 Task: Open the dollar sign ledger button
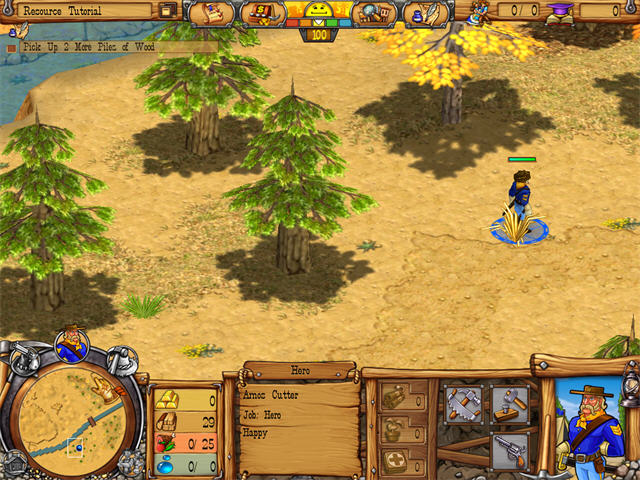(262, 14)
